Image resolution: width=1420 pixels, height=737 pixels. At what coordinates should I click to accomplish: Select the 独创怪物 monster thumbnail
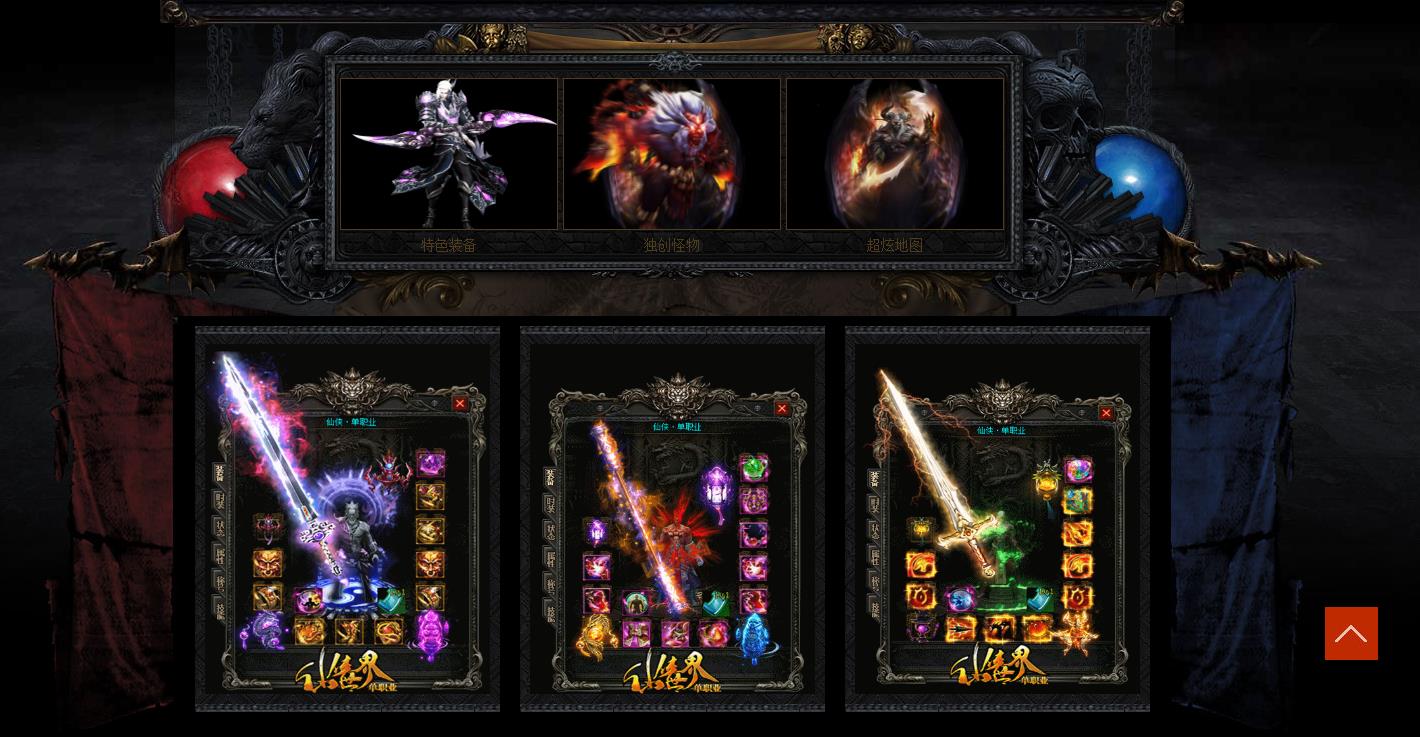coord(672,154)
